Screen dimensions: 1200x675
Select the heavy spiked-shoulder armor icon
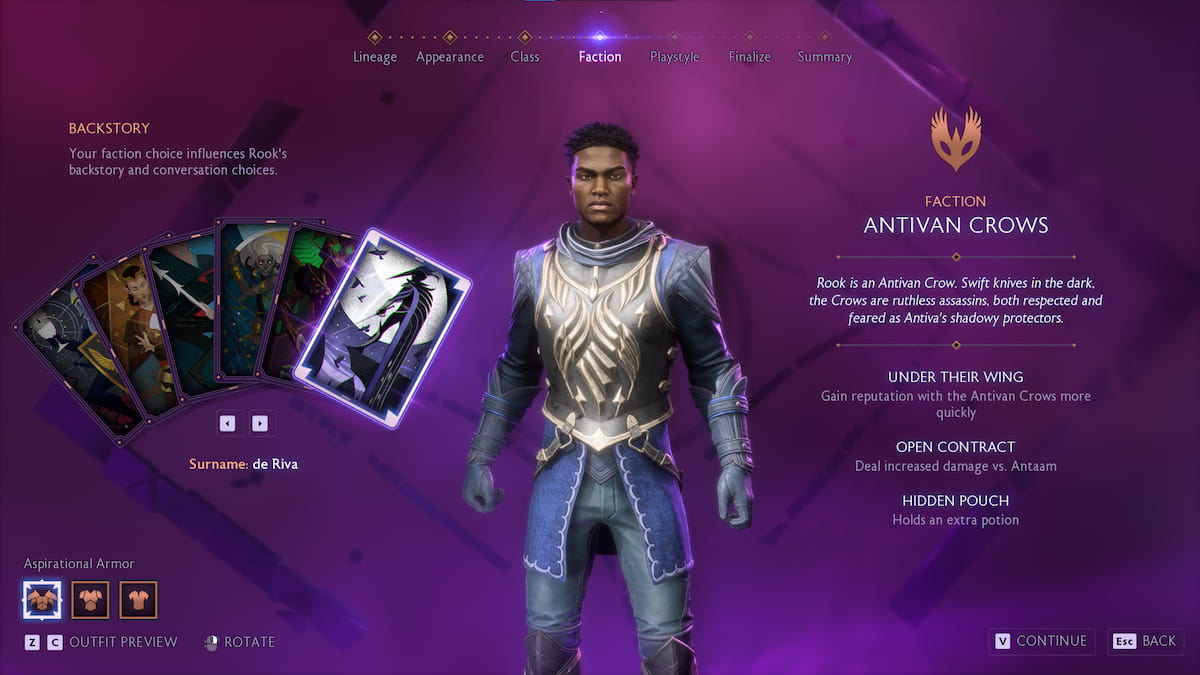click(42, 600)
